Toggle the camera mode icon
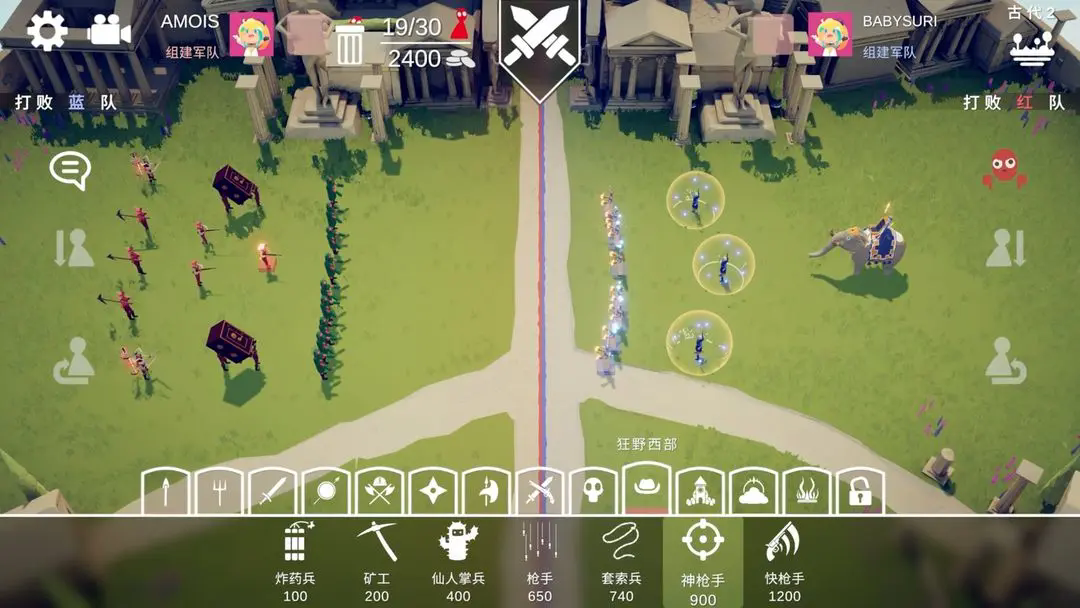Screen dimensions: 1080x608 point(109,30)
